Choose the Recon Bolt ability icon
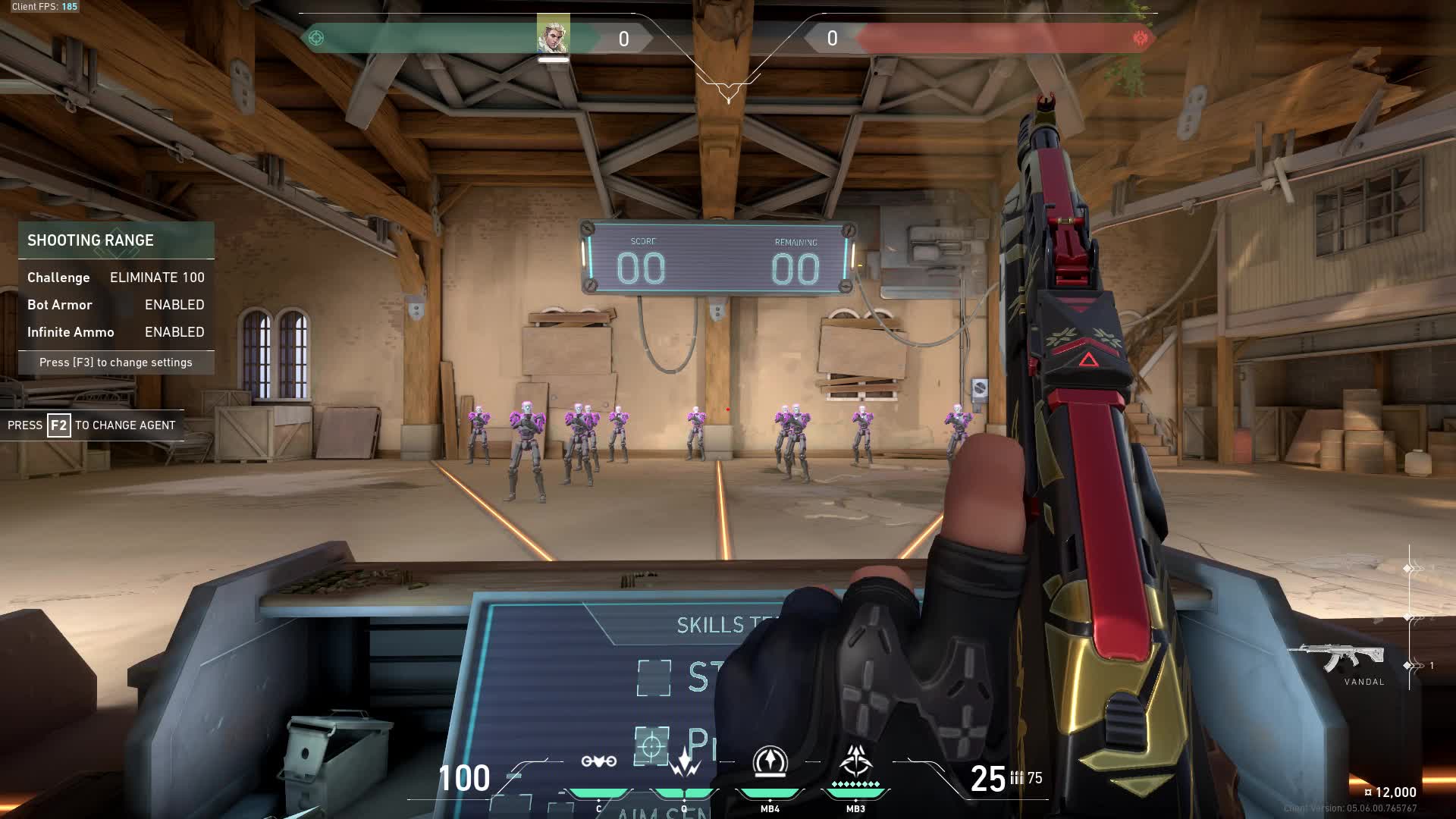1456x819 pixels. [770, 761]
